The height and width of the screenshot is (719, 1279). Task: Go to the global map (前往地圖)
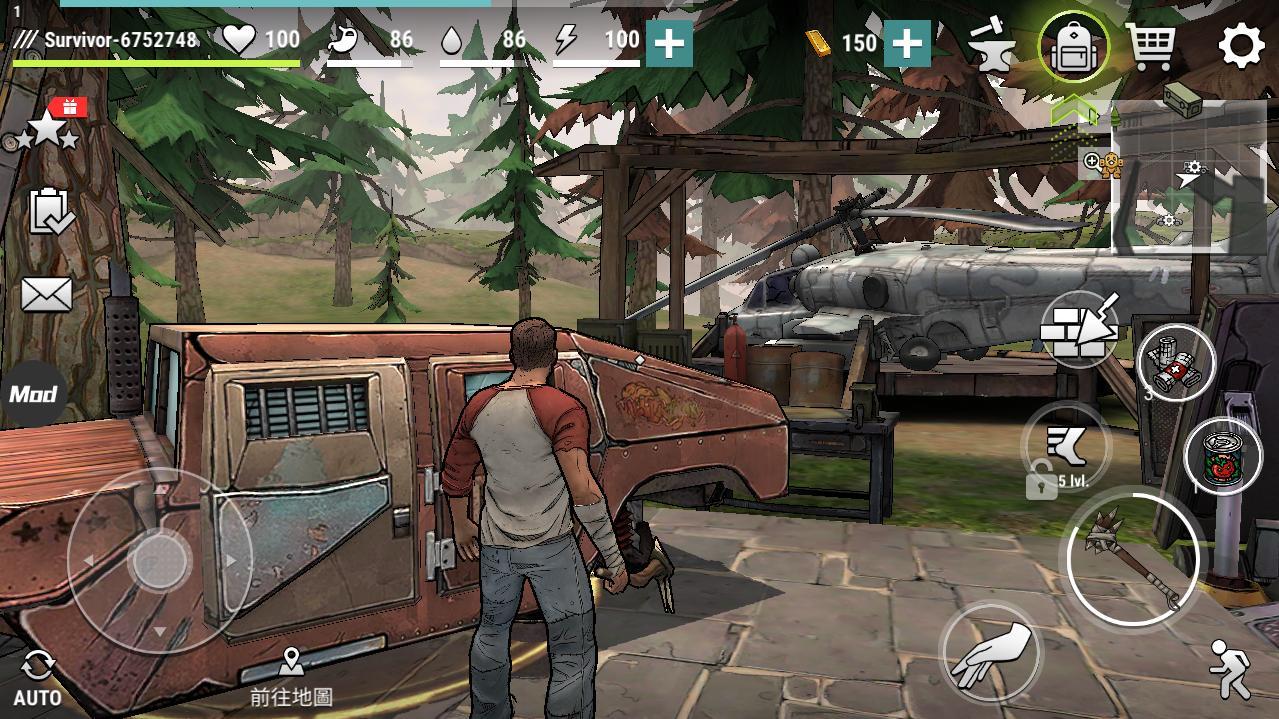[x=291, y=676]
